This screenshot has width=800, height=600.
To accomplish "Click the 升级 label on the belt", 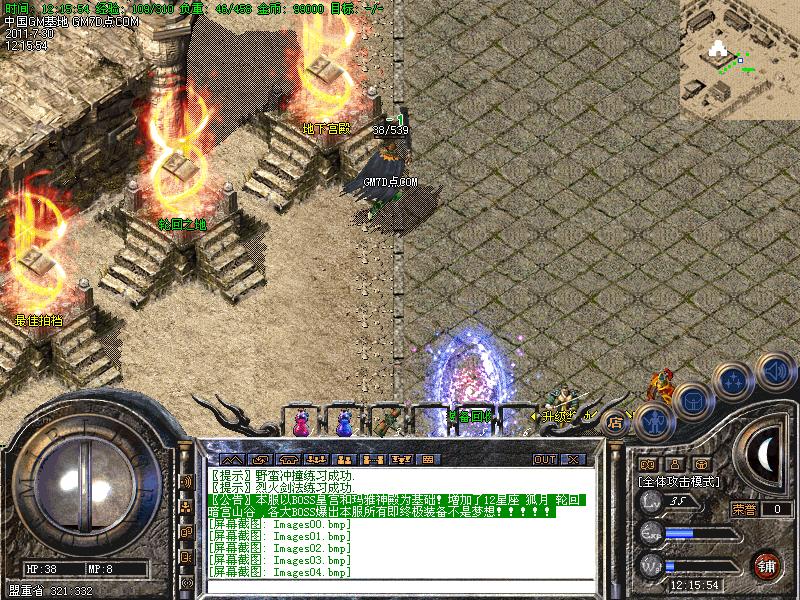I will click(553, 415).
